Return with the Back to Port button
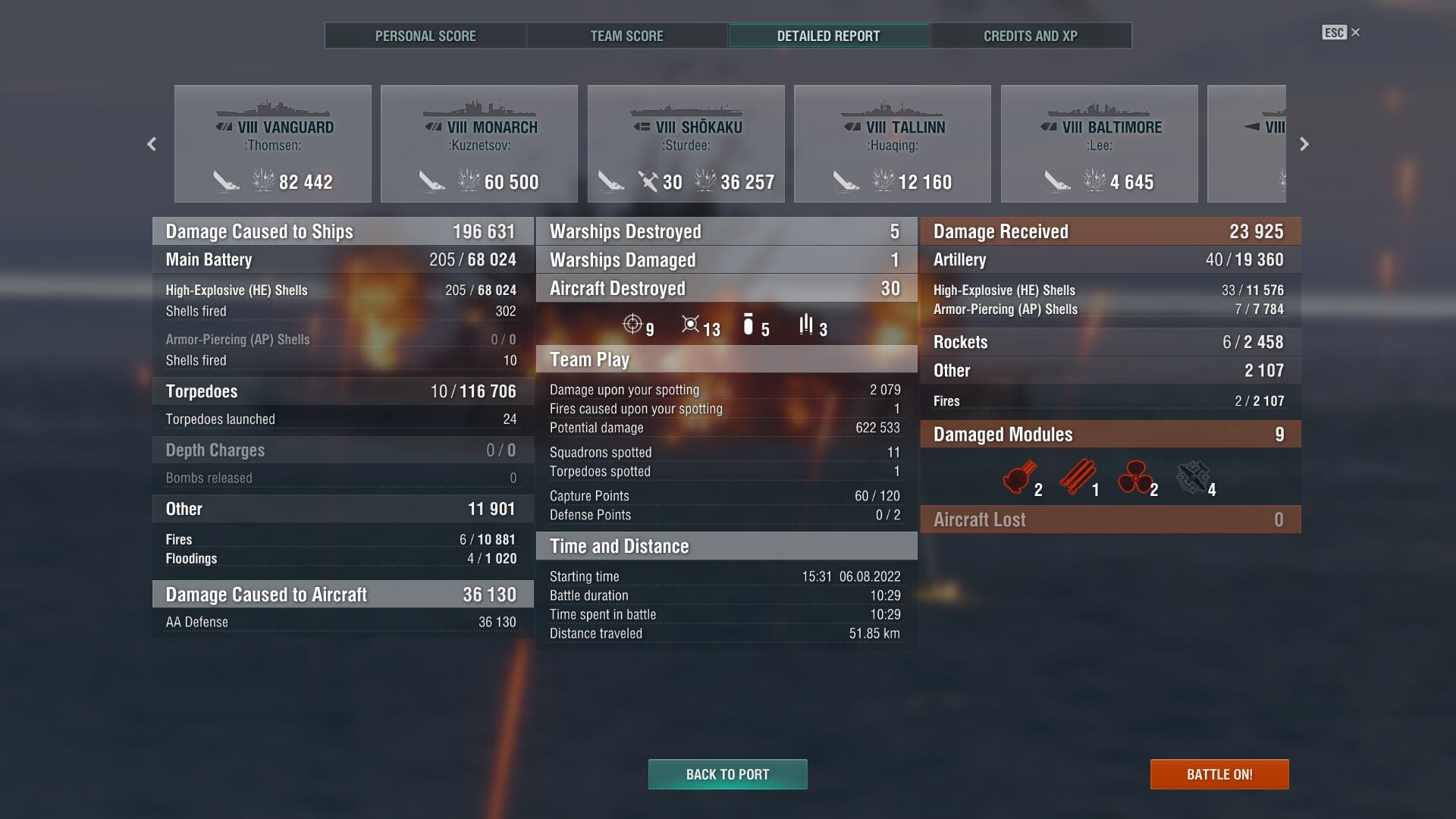The height and width of the screenshot is (819, 1456). coord(727,774)
